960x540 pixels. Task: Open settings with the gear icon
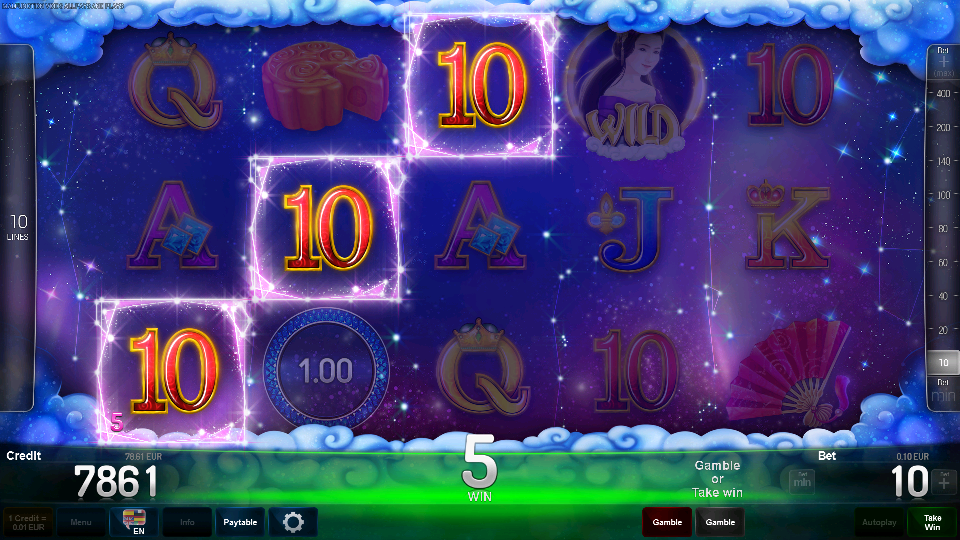[293, 522]
